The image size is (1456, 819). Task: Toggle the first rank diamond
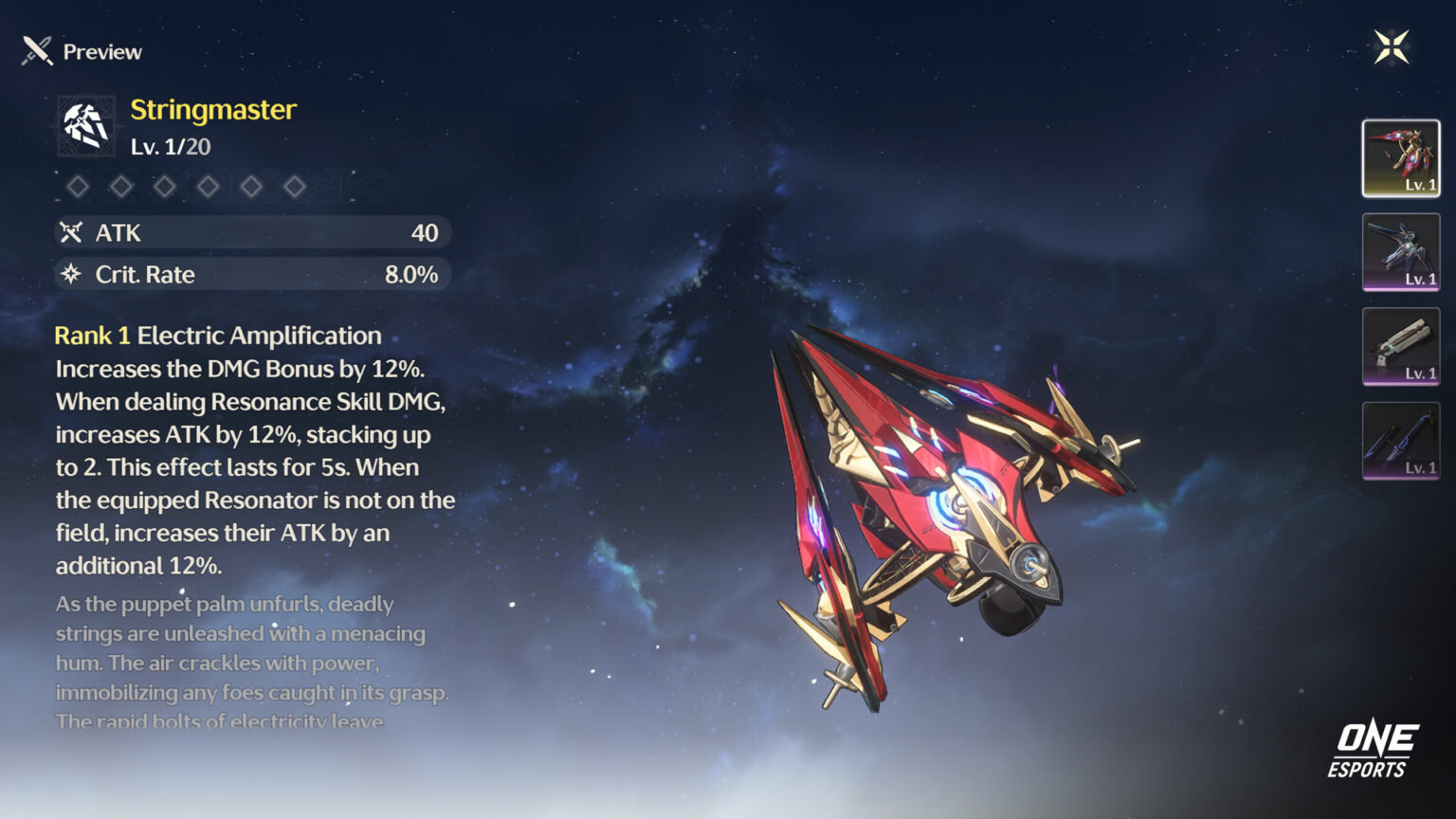coord(78,186)
